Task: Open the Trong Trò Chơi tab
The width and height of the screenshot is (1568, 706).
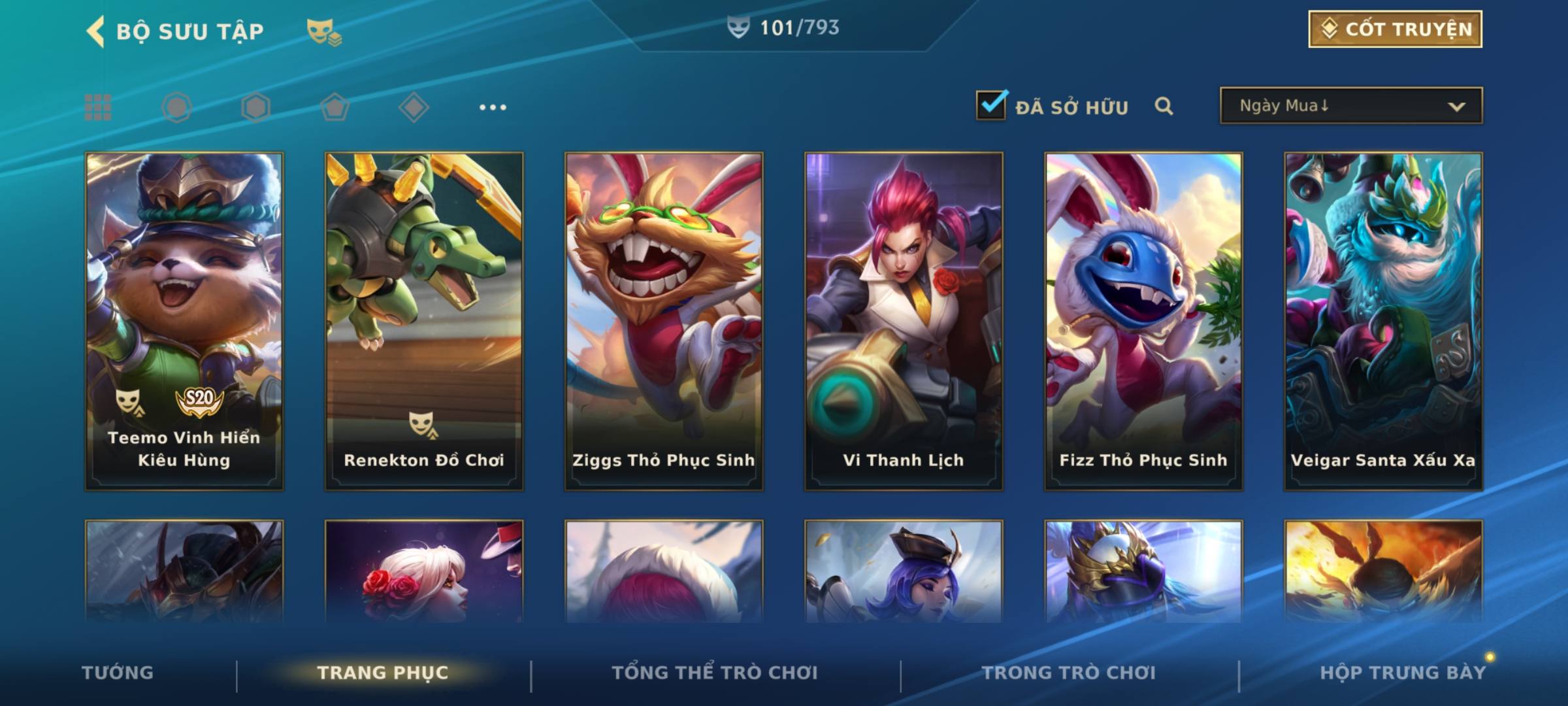Action: pos(1069,673)
